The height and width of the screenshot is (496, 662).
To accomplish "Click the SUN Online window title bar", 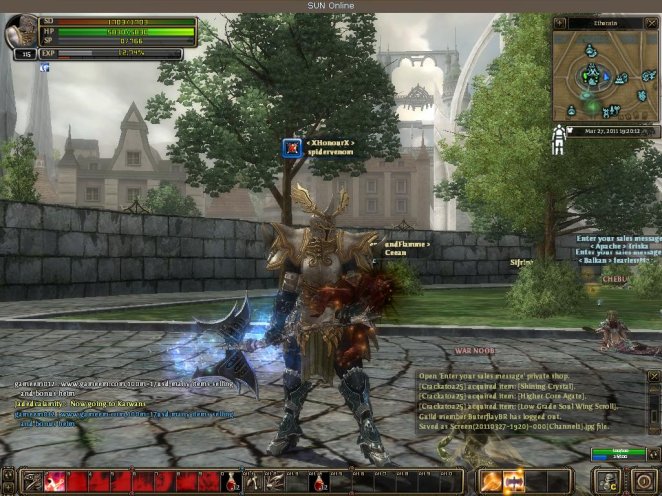I will pos(331,6).
